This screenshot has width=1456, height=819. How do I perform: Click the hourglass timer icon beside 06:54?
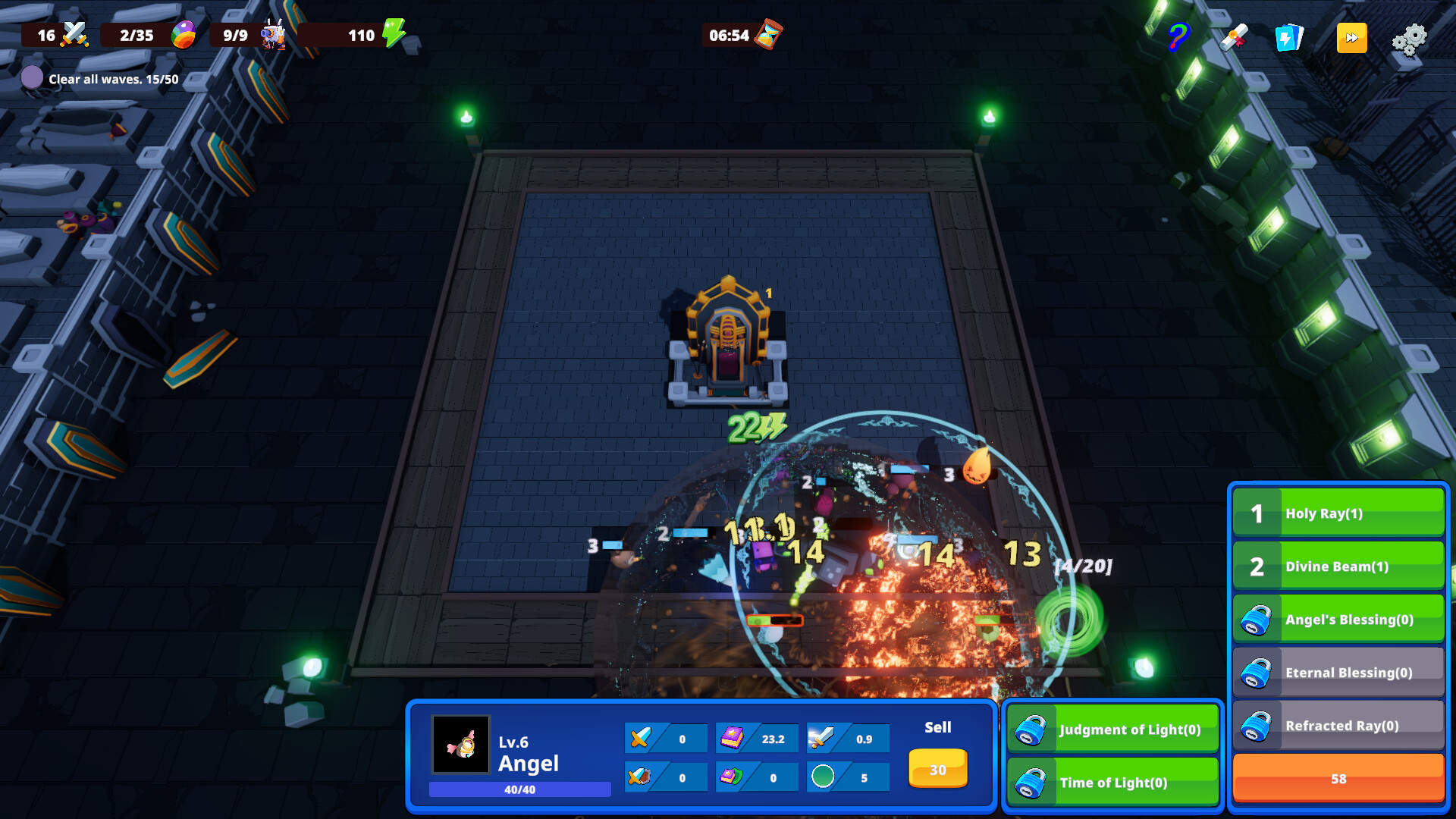click(x=768, y=33)
